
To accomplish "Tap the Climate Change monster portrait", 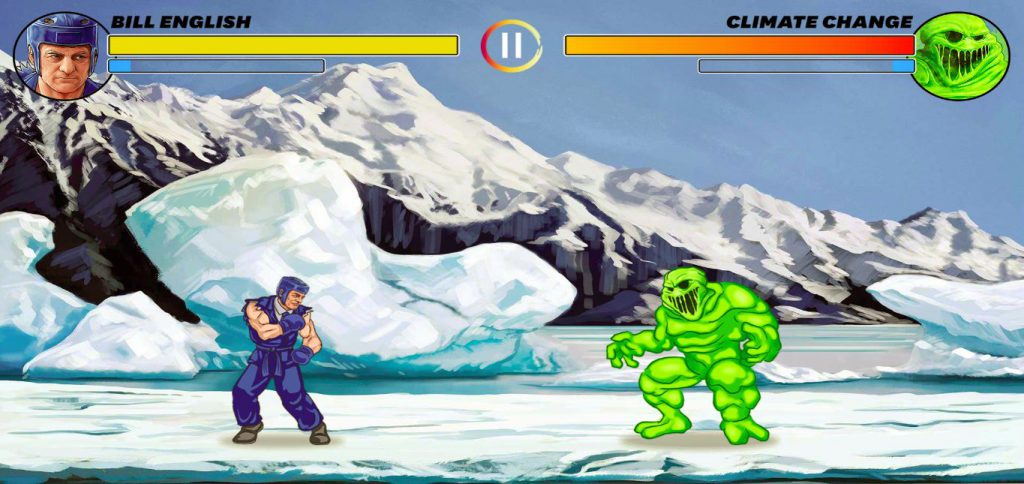I will (961, 56).
